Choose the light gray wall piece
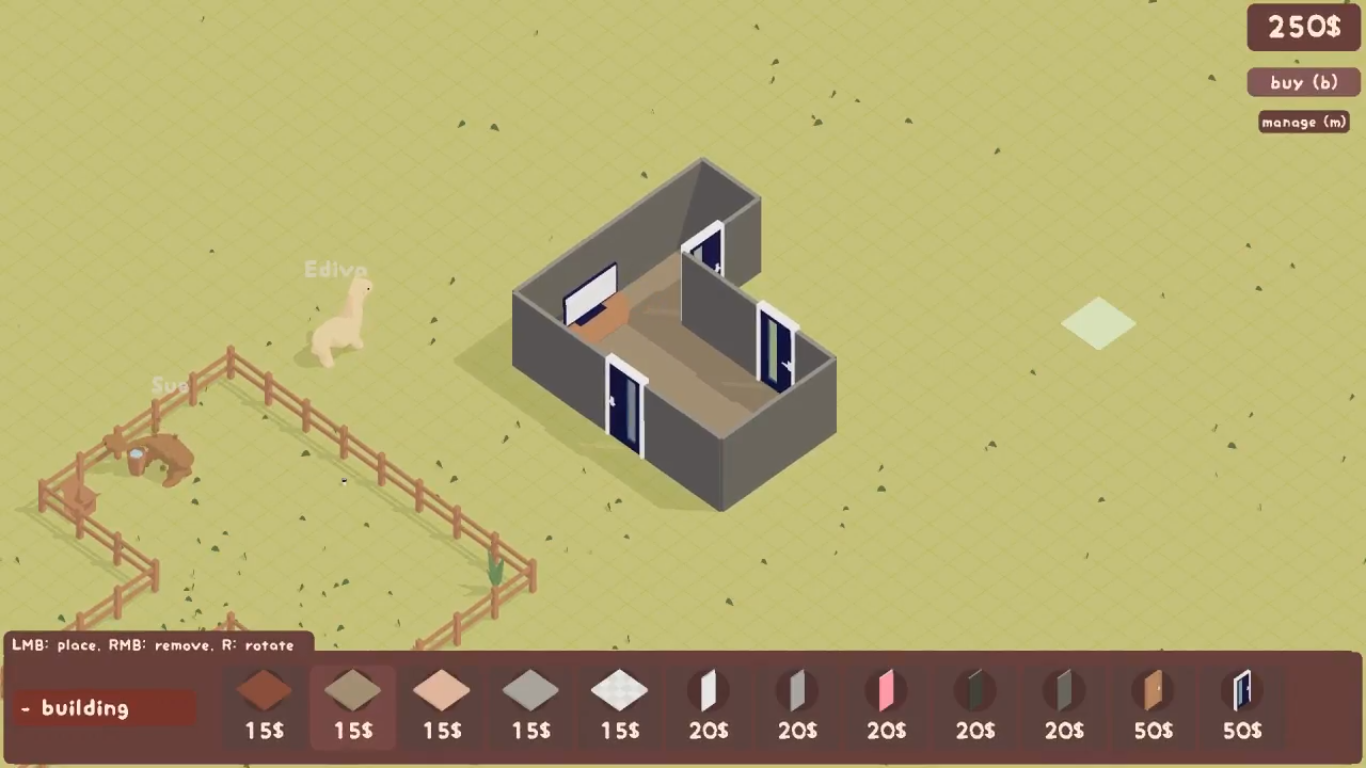This screenshot has width=1366, height=768. point(797,705)
